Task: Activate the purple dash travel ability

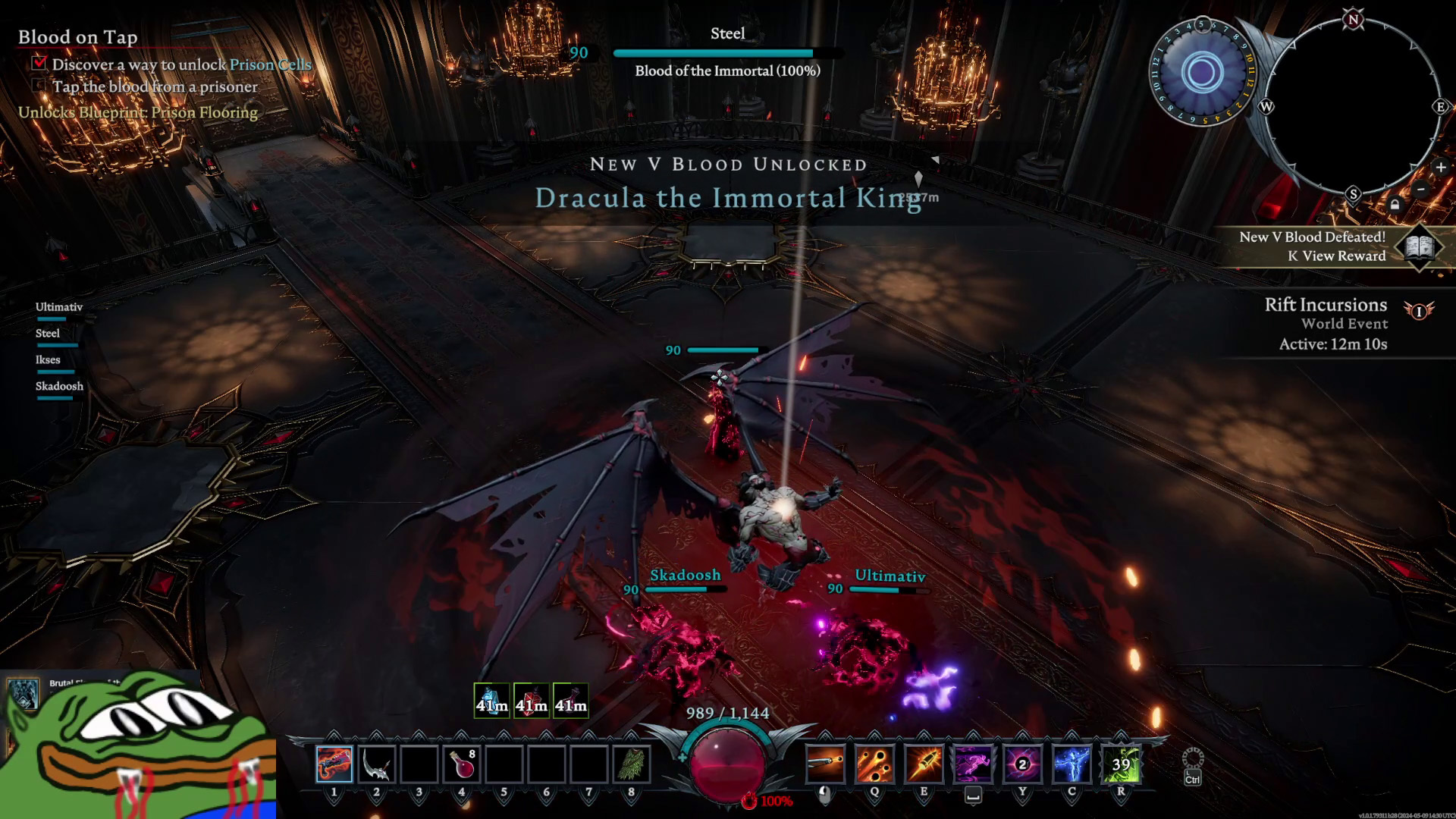Action: (973, 764)
